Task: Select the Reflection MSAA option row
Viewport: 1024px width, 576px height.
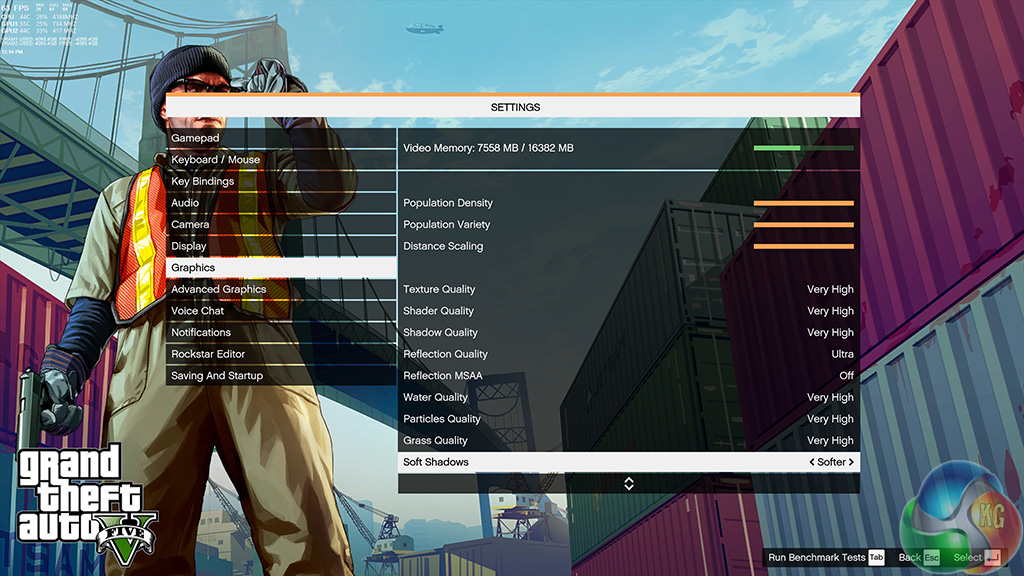Action: pos(628,376)
